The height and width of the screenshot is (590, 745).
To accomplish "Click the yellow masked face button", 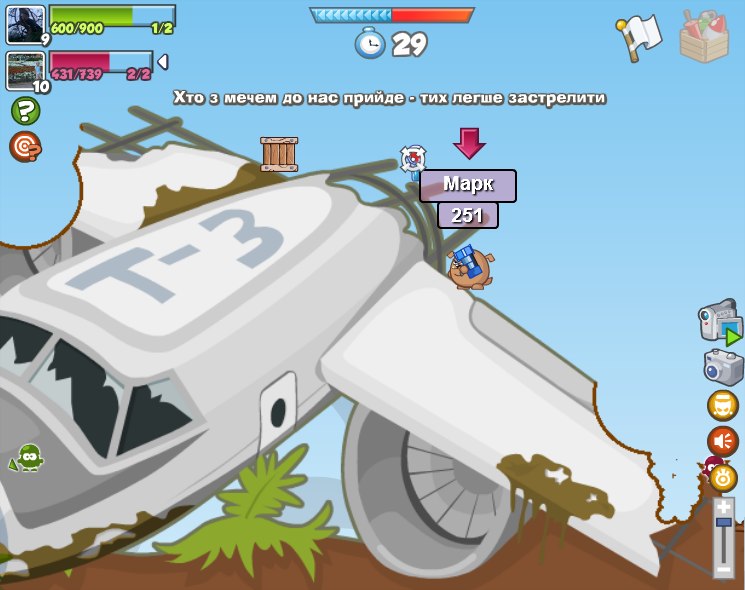I will (x=722, y=405).
